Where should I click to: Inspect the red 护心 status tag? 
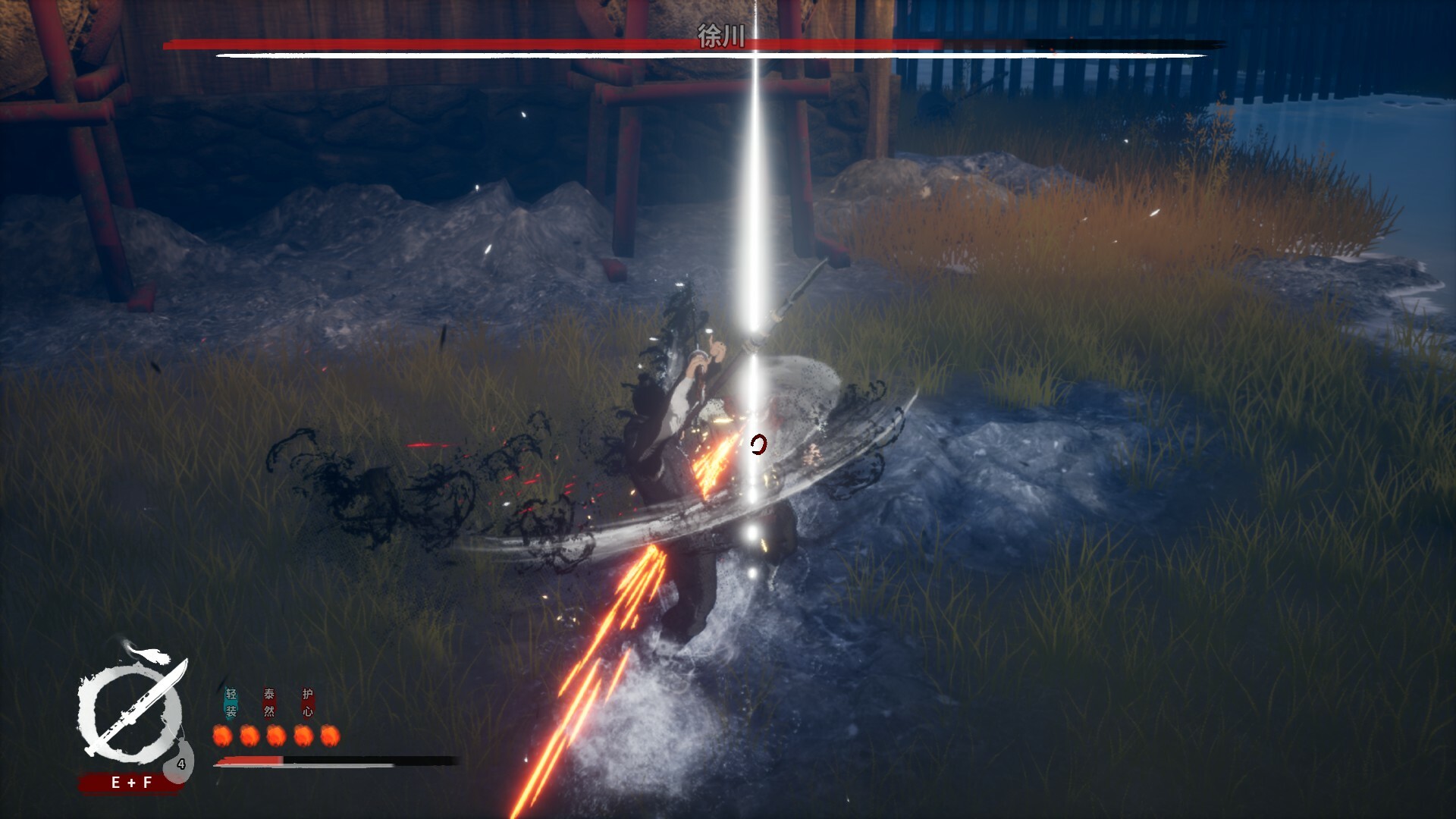307,703
